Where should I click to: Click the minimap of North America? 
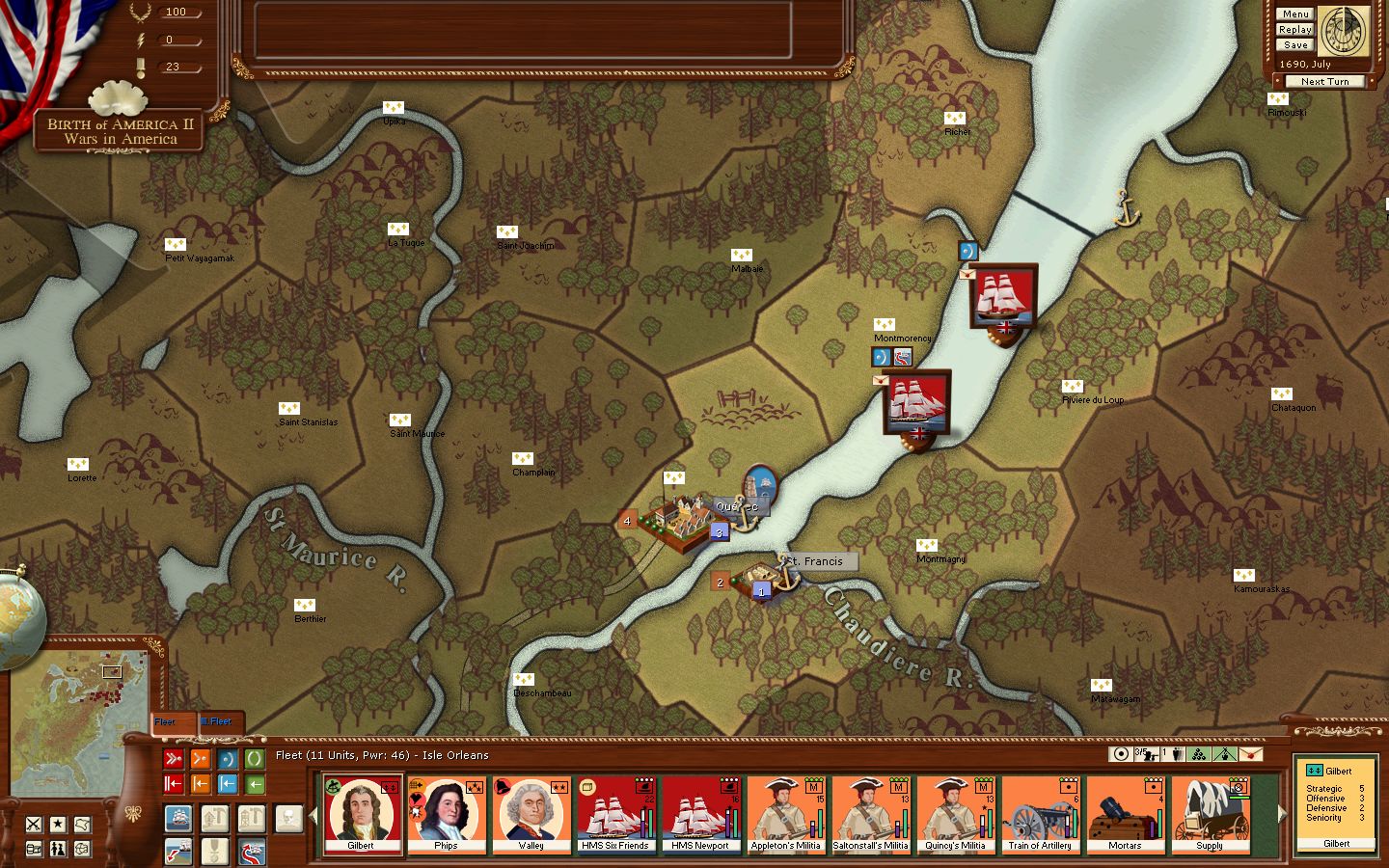(x=79, y=709)
